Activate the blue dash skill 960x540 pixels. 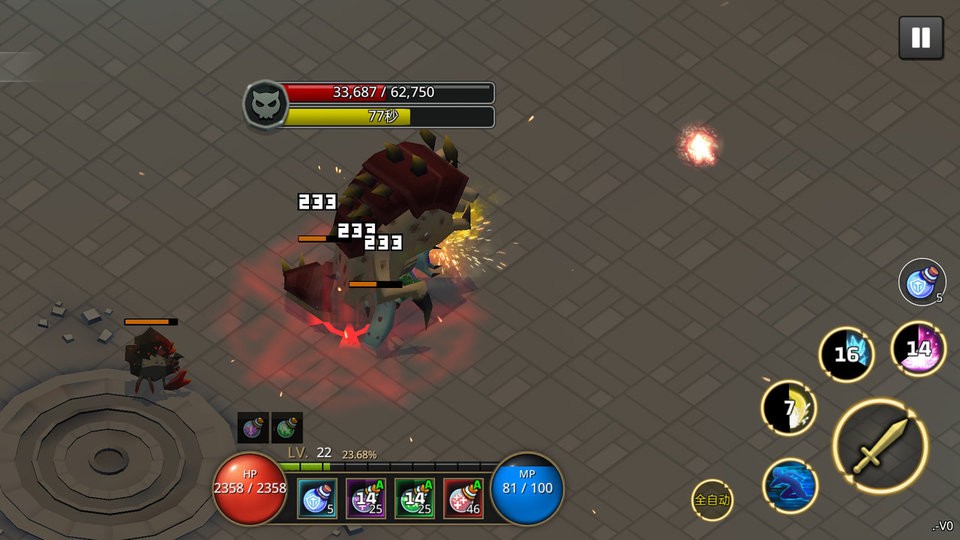790,486
